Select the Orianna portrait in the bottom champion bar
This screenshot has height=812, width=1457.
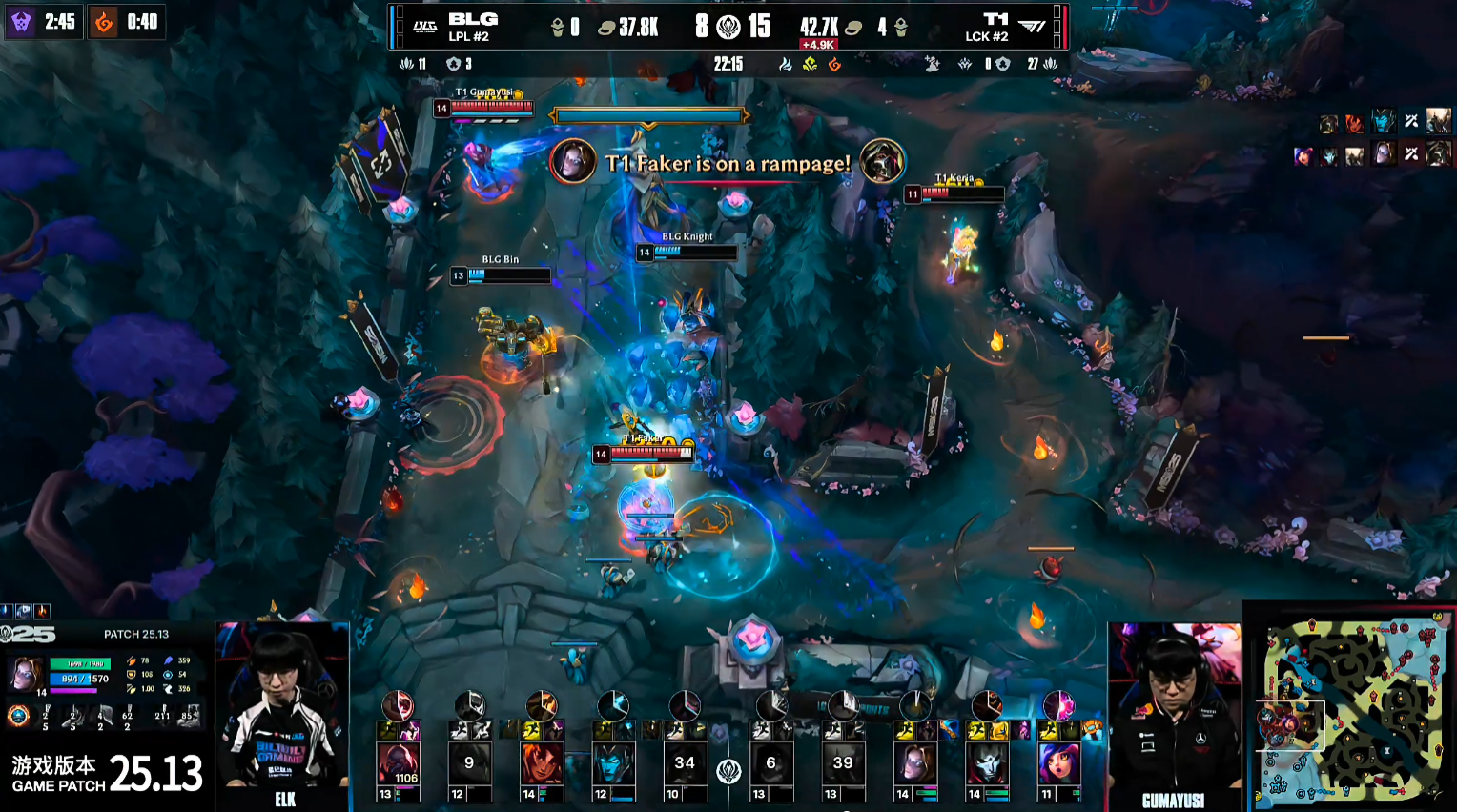click(x=915, y=764)
